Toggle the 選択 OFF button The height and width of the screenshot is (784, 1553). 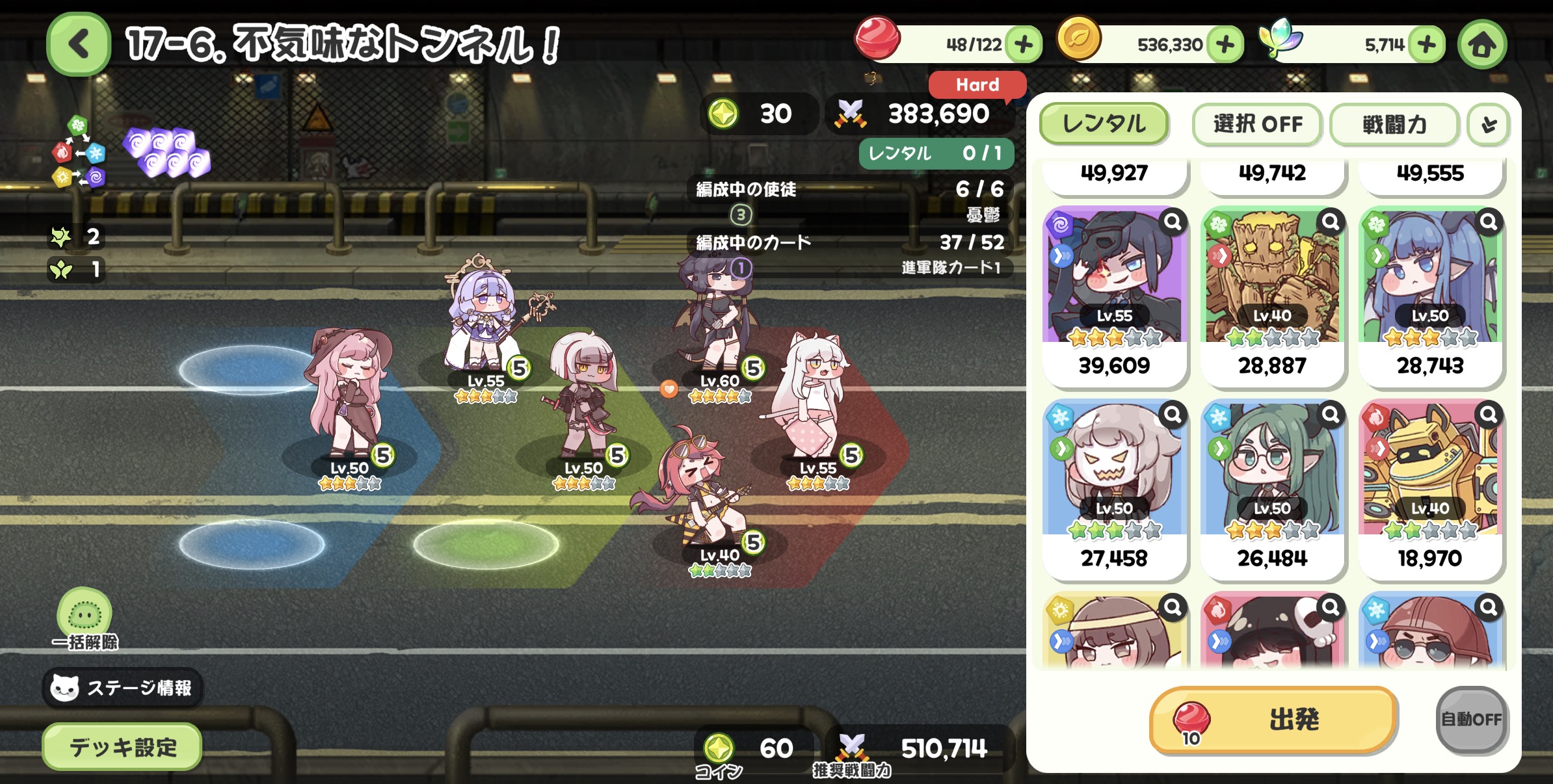1257,124
